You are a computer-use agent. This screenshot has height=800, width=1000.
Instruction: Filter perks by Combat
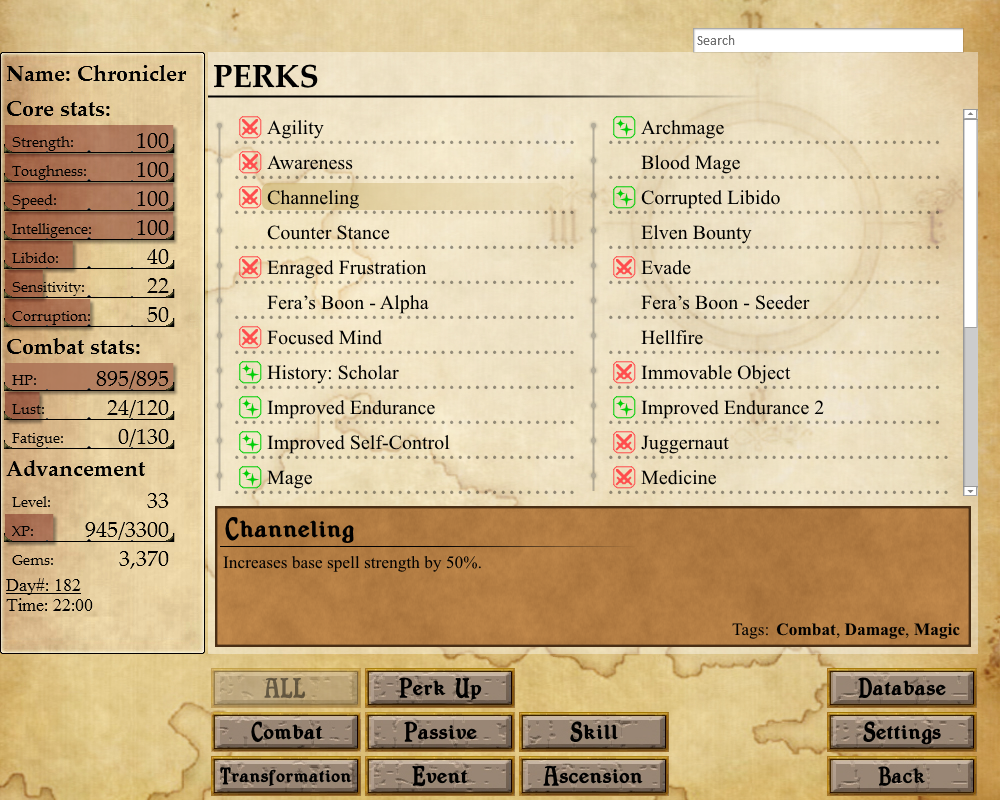pos(286,732)
